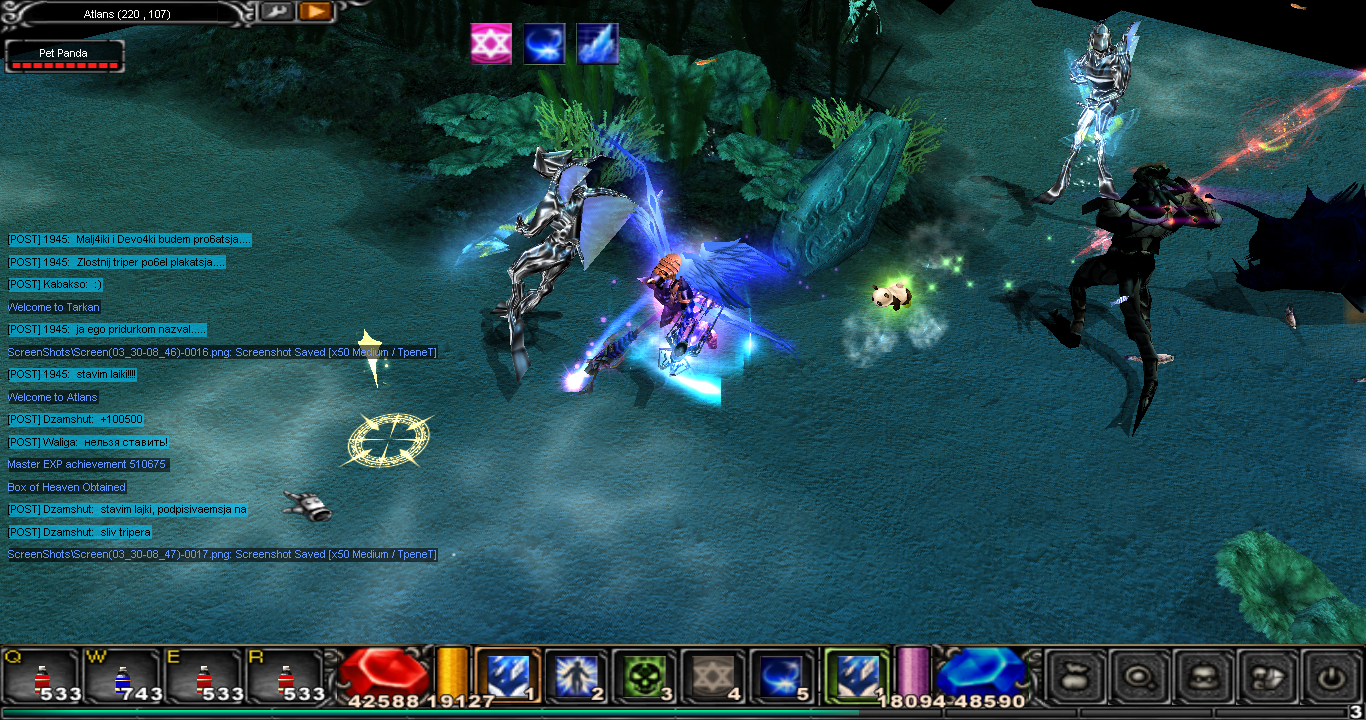1366x720 pixels.
Task: Click the green-framed active skill icon
Action: (856, 676)
